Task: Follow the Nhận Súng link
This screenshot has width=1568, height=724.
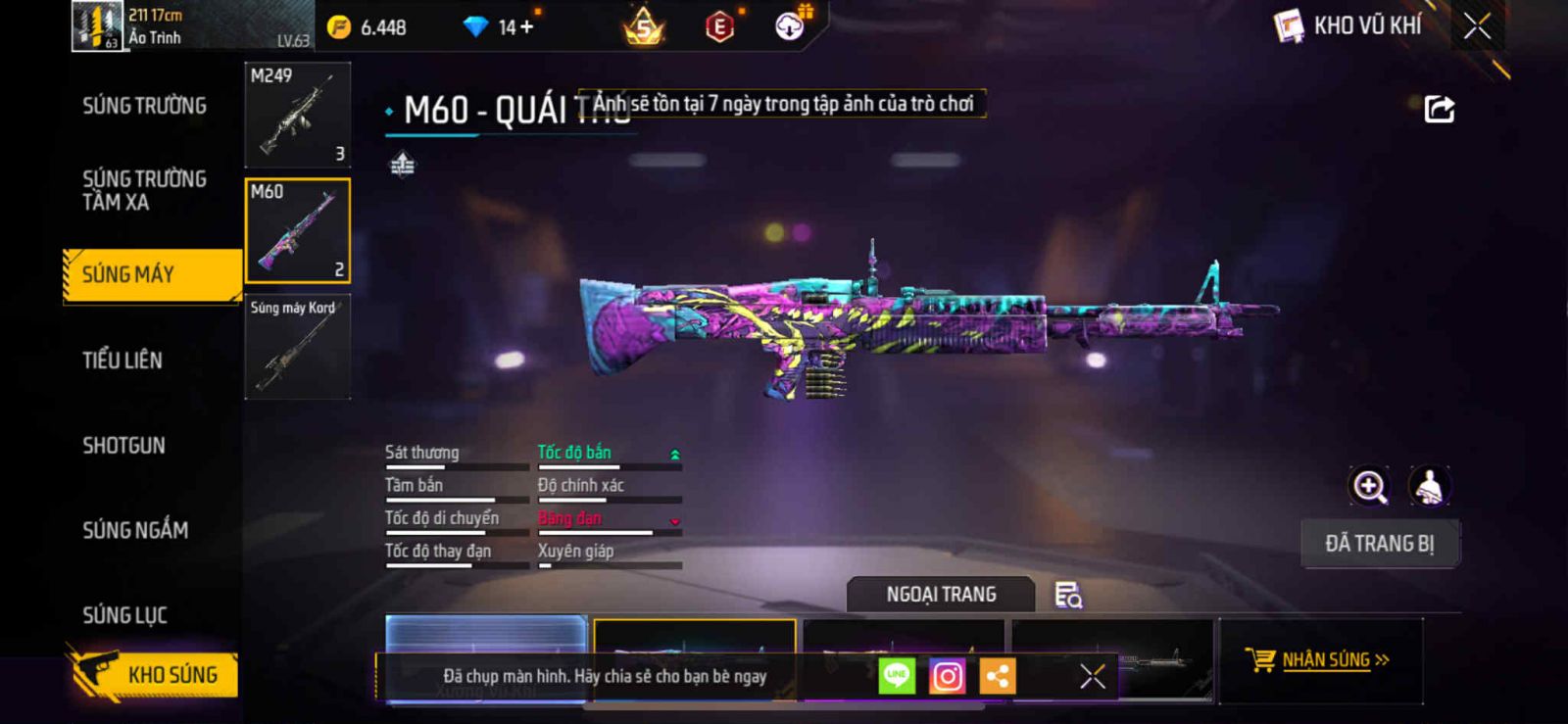Action: [x=1325, y=660]
